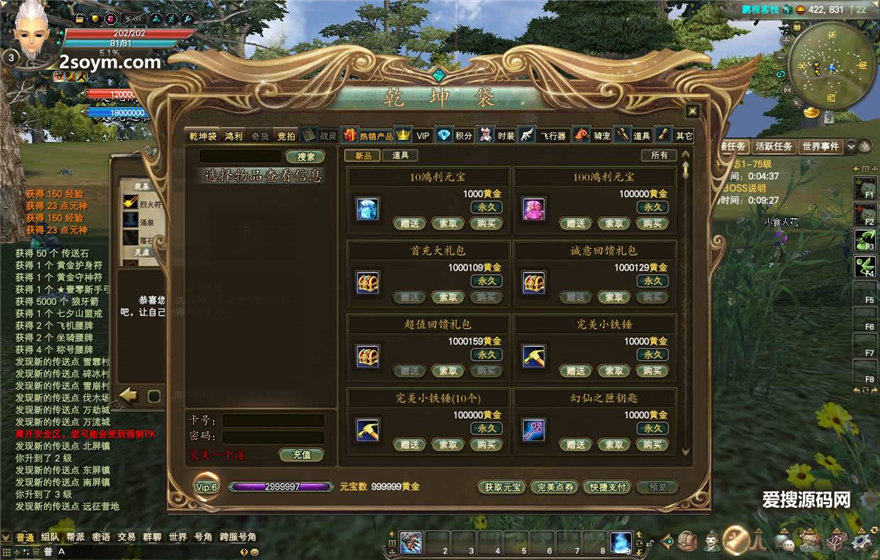Screen dimensions: 880x560
Task: Claim the 首充大礼包 pack with 索取
Action: point(446,297)
